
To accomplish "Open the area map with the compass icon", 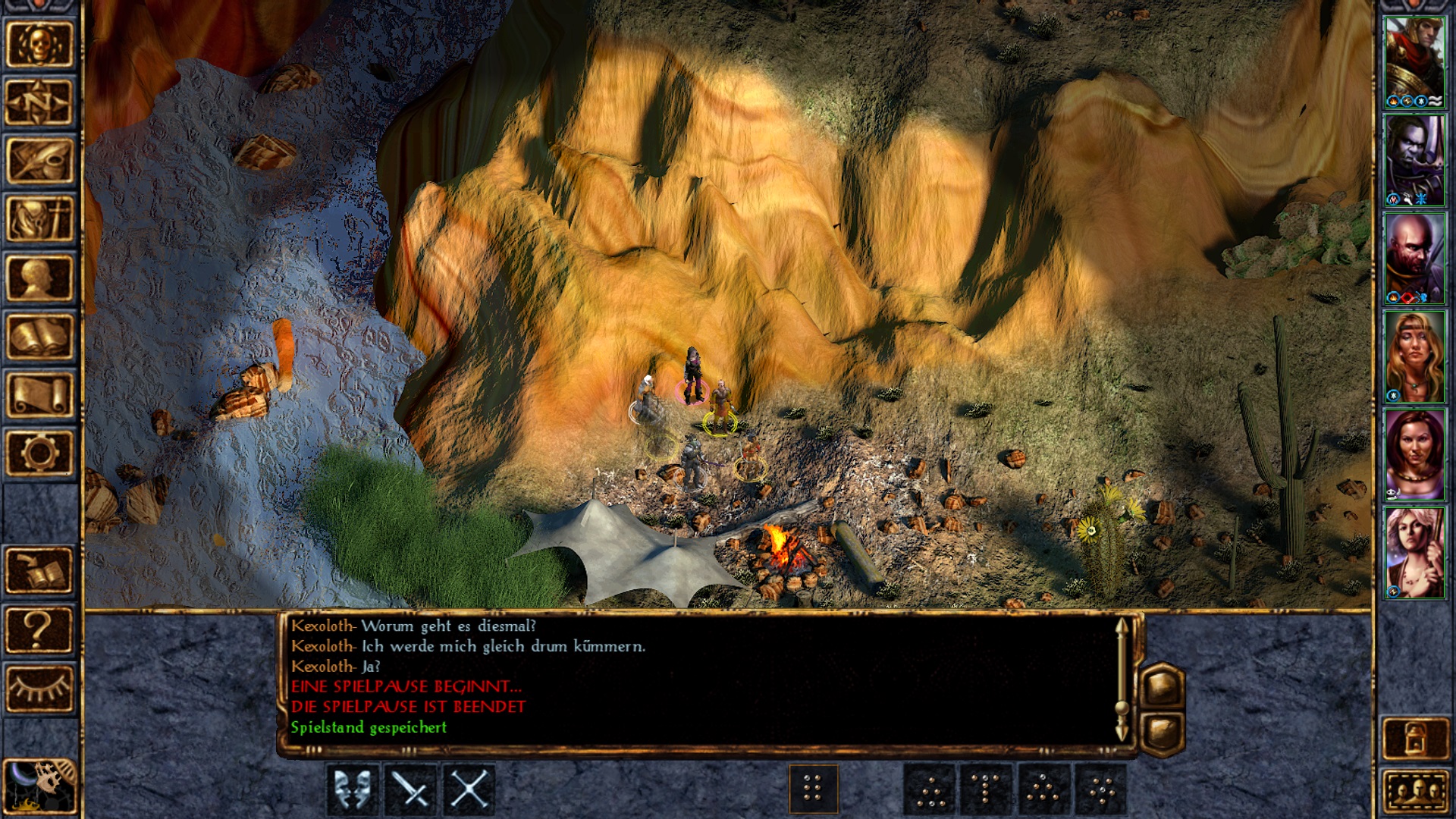I will 39,102.
